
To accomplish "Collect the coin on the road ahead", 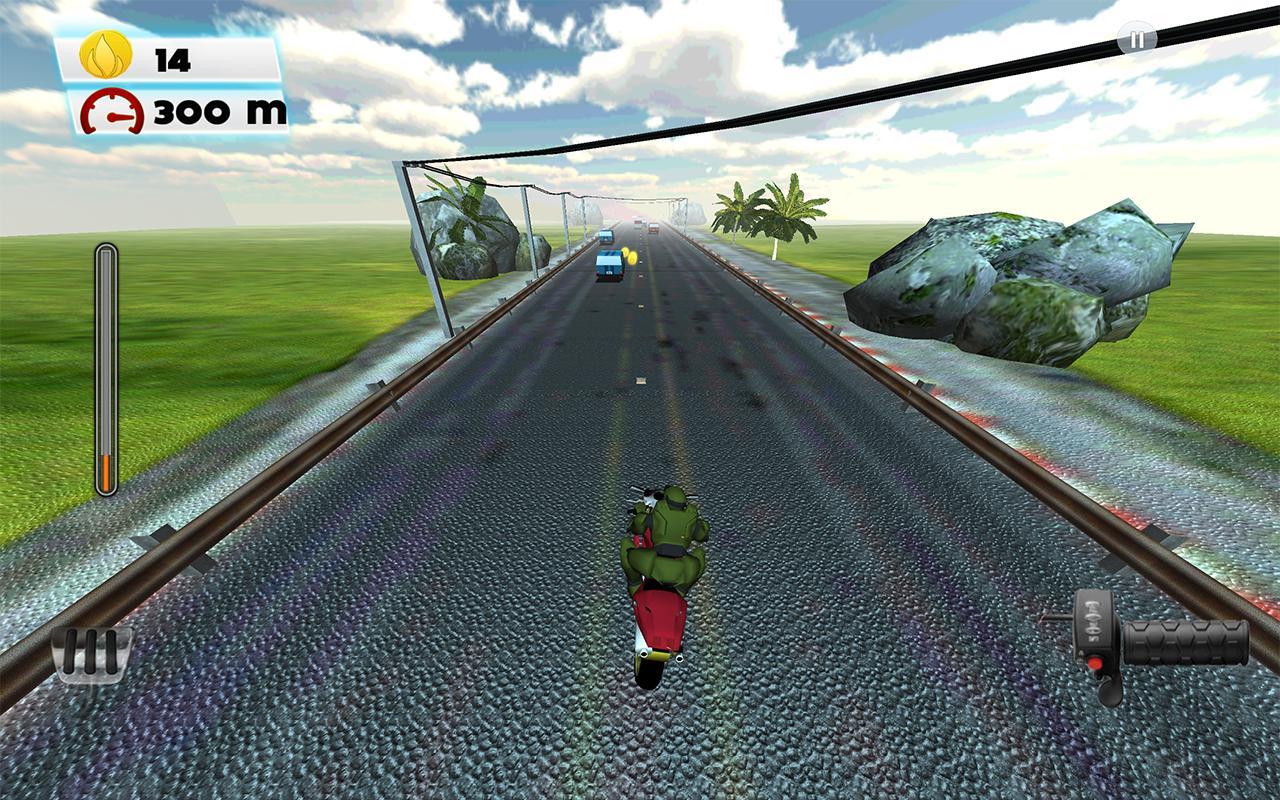I will tap(630, 256).
